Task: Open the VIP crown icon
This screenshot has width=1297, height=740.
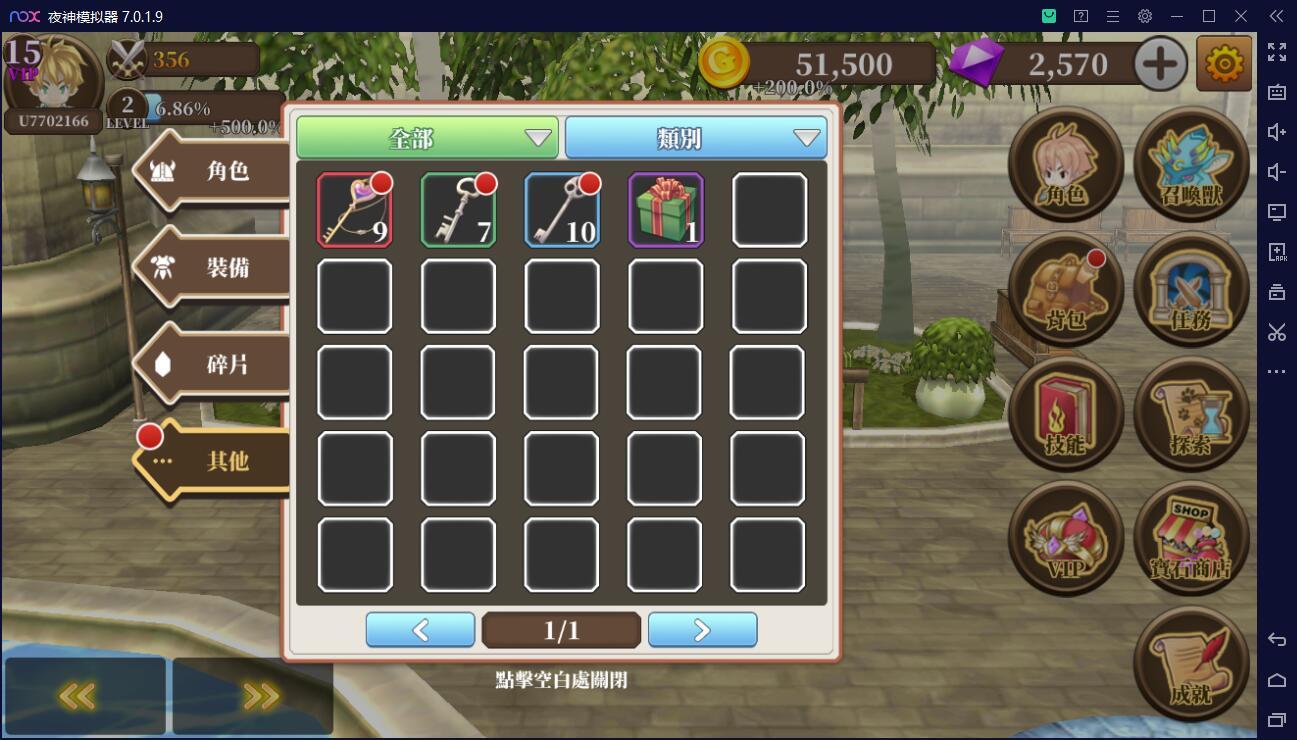Action: [x=1065, y=537]
